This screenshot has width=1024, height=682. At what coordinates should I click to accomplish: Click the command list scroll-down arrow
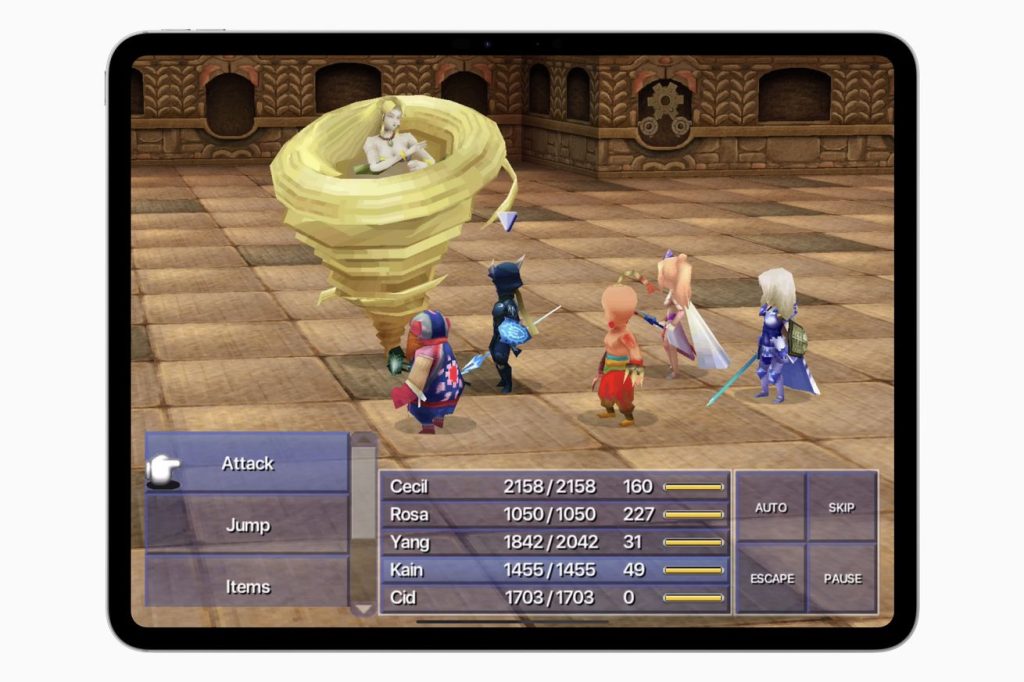pyautogui.click(x=363, y=608)
